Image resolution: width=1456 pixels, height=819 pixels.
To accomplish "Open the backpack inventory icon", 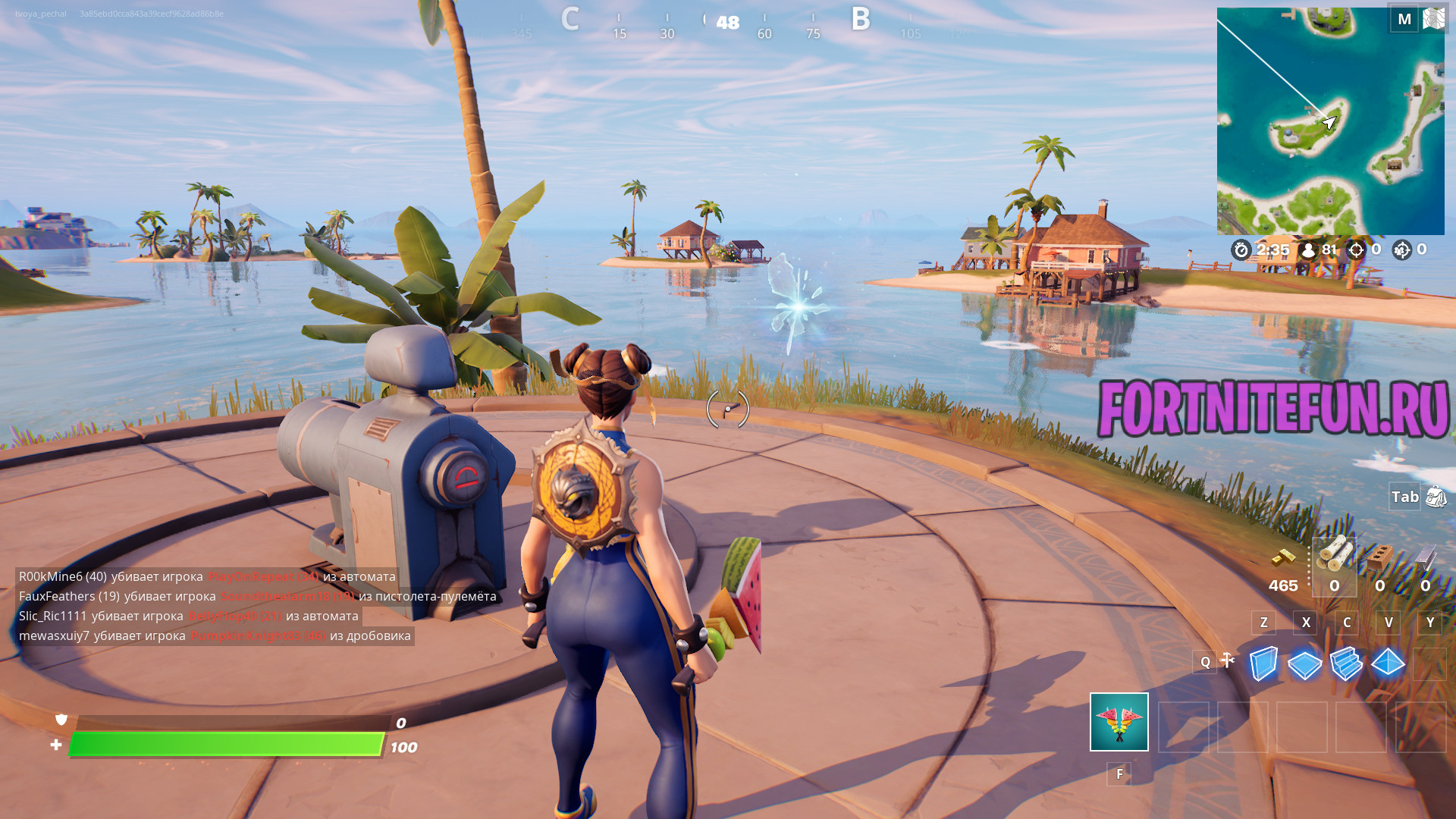I will coord(1436,497).
